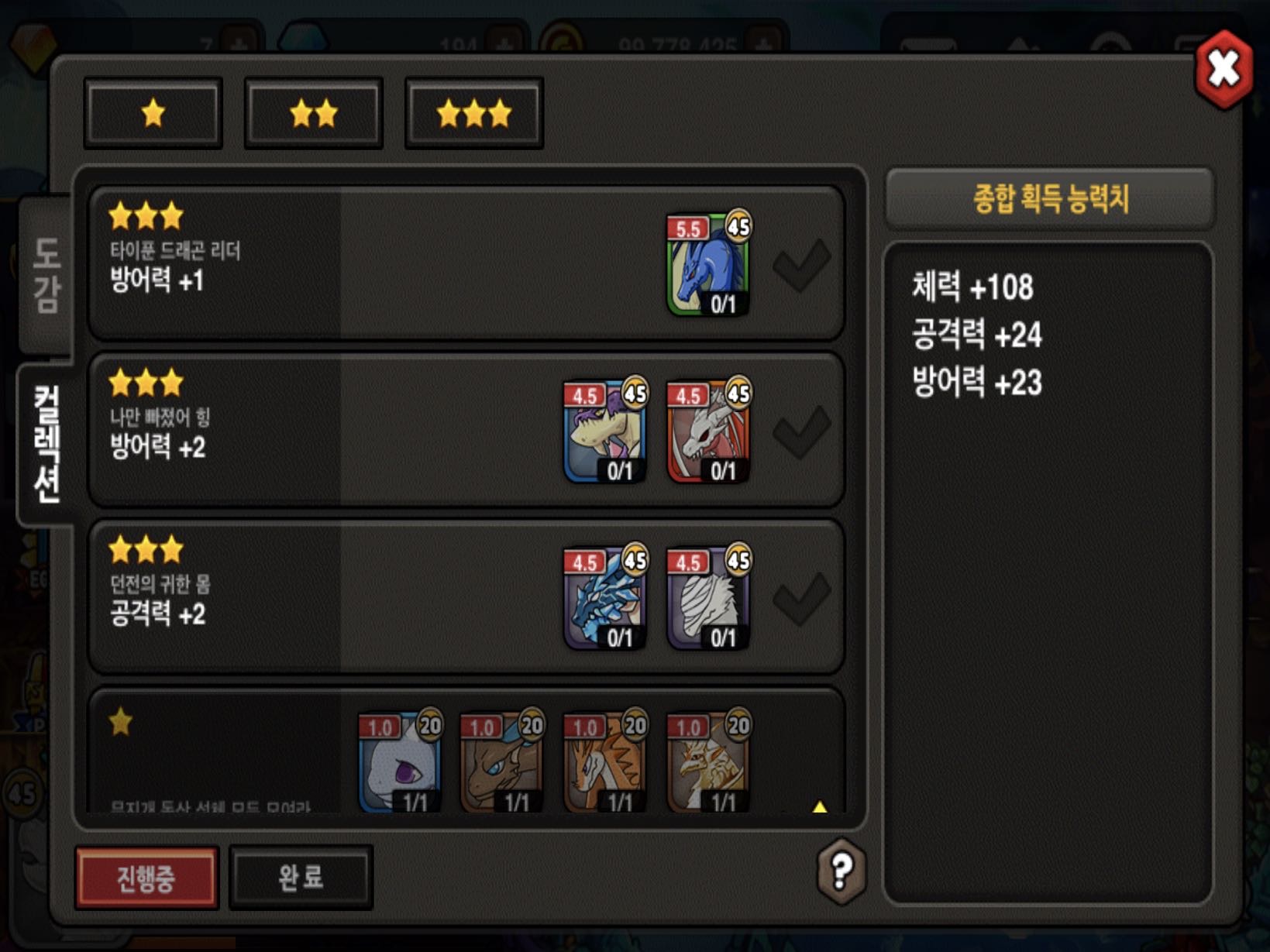Show the 완료 completed list
1270x952 pixels.
(301, 878)
